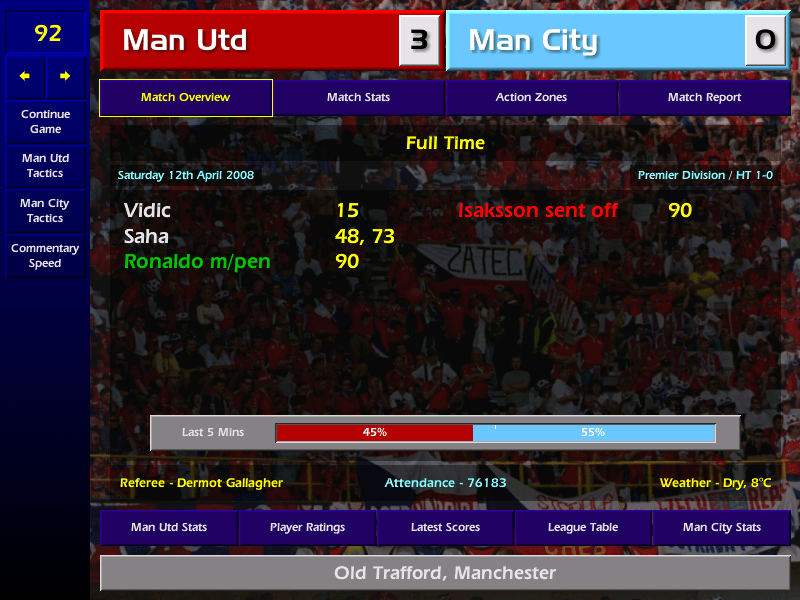Show Latest Scores
The image size is (800, 600).
point(445,527)
